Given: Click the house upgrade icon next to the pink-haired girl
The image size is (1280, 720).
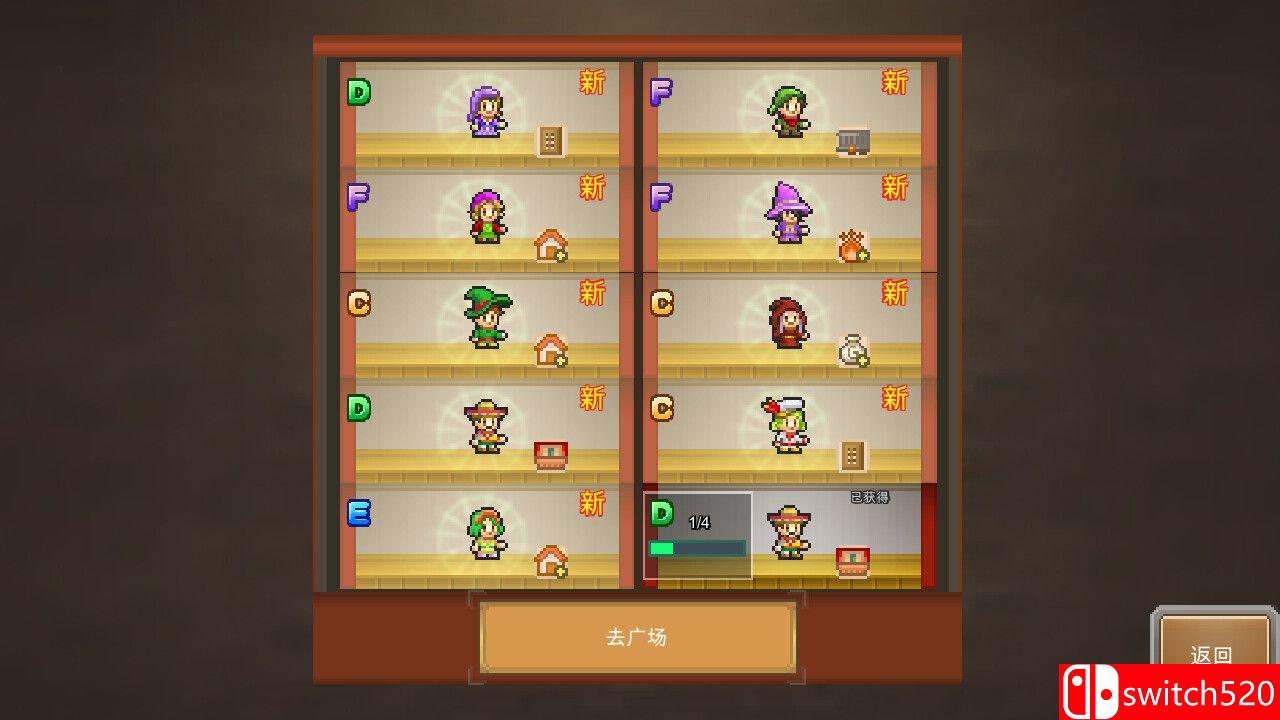Looking at the screenshot, I should click(550, 245).
